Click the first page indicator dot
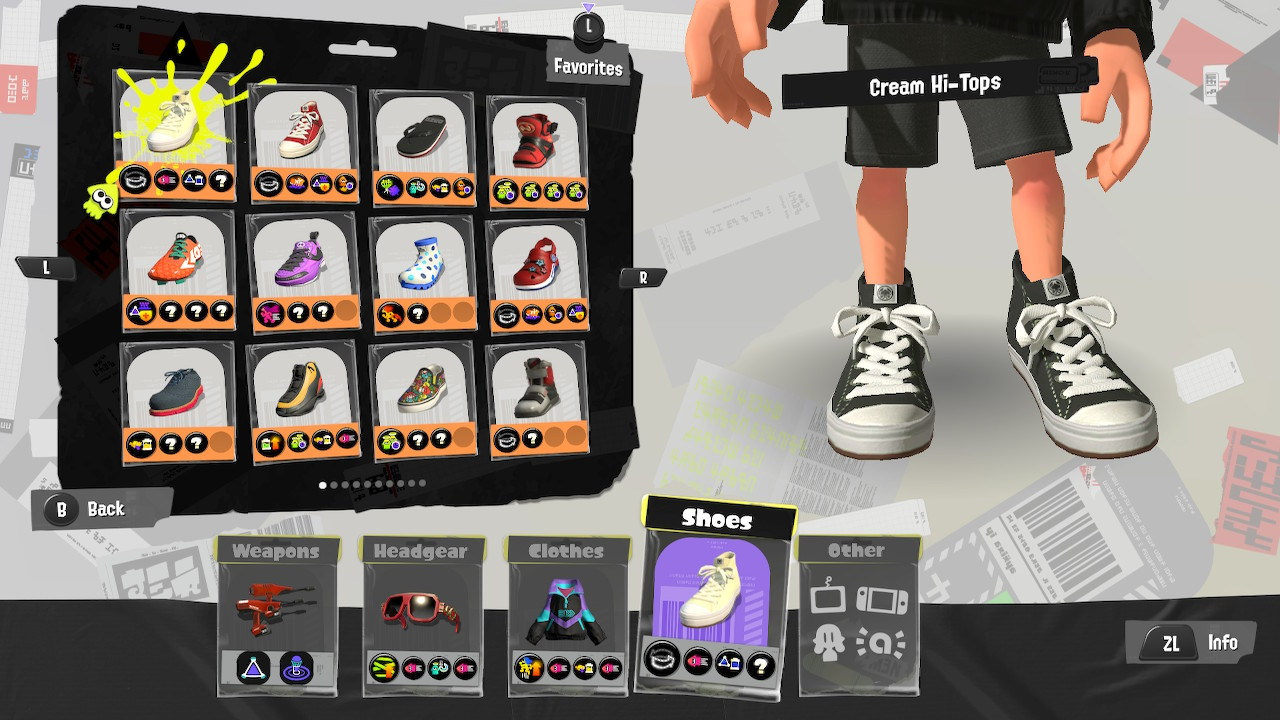 [x=322, y=484]
